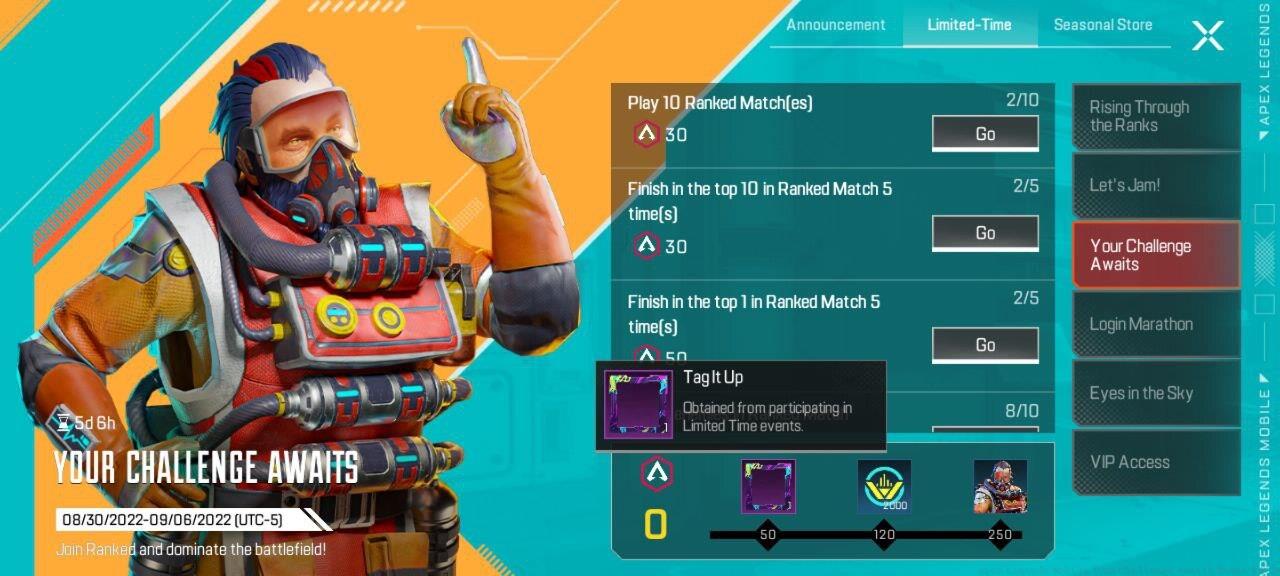Go to the Play 10 Ranked Matches challenge
Image resolution: width=1280 pixels, height=576 pixels.
(x=985, y=134)
